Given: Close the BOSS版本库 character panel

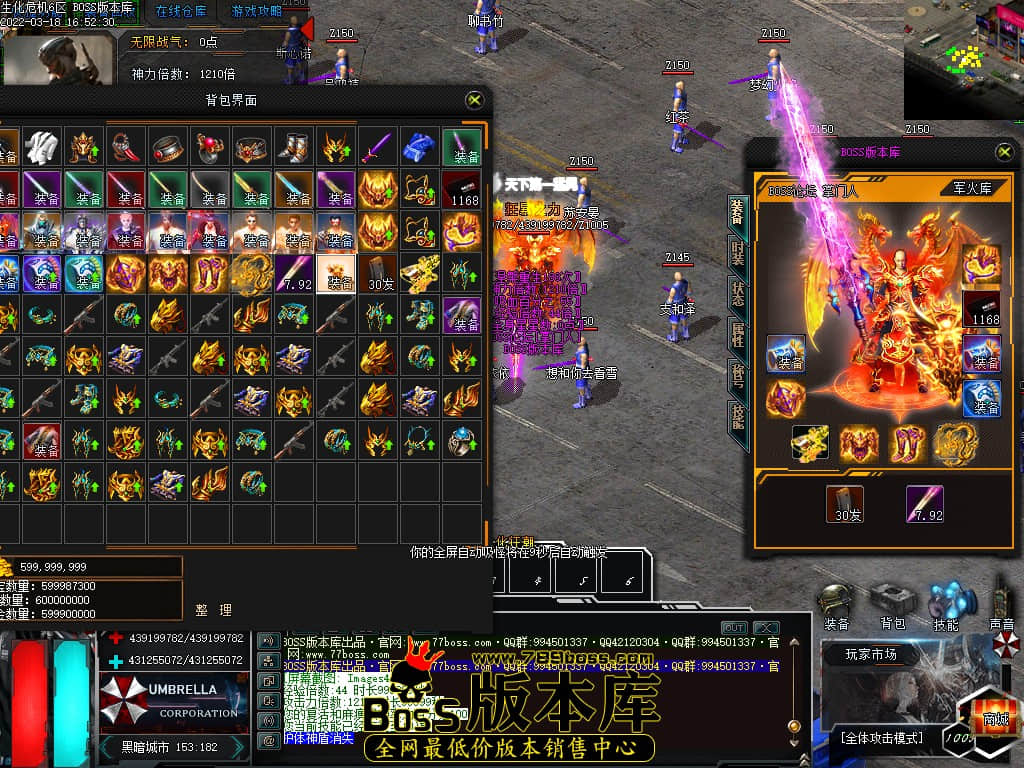Looking at the screenshot, I should [1004, 151].
